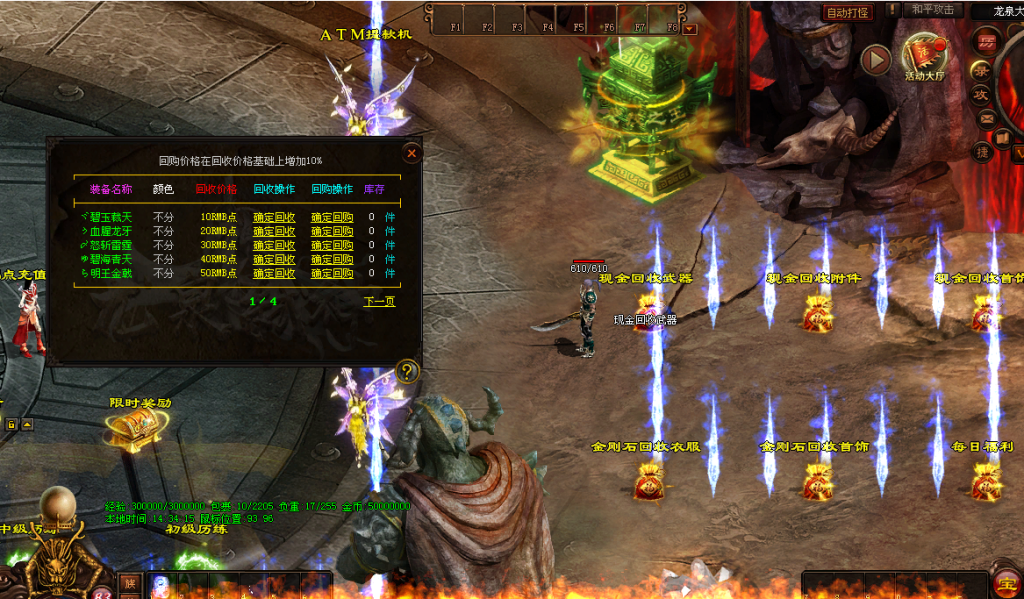Go to next page (下一页) of recycle list
1024x599 pixels.
[379, 301]
